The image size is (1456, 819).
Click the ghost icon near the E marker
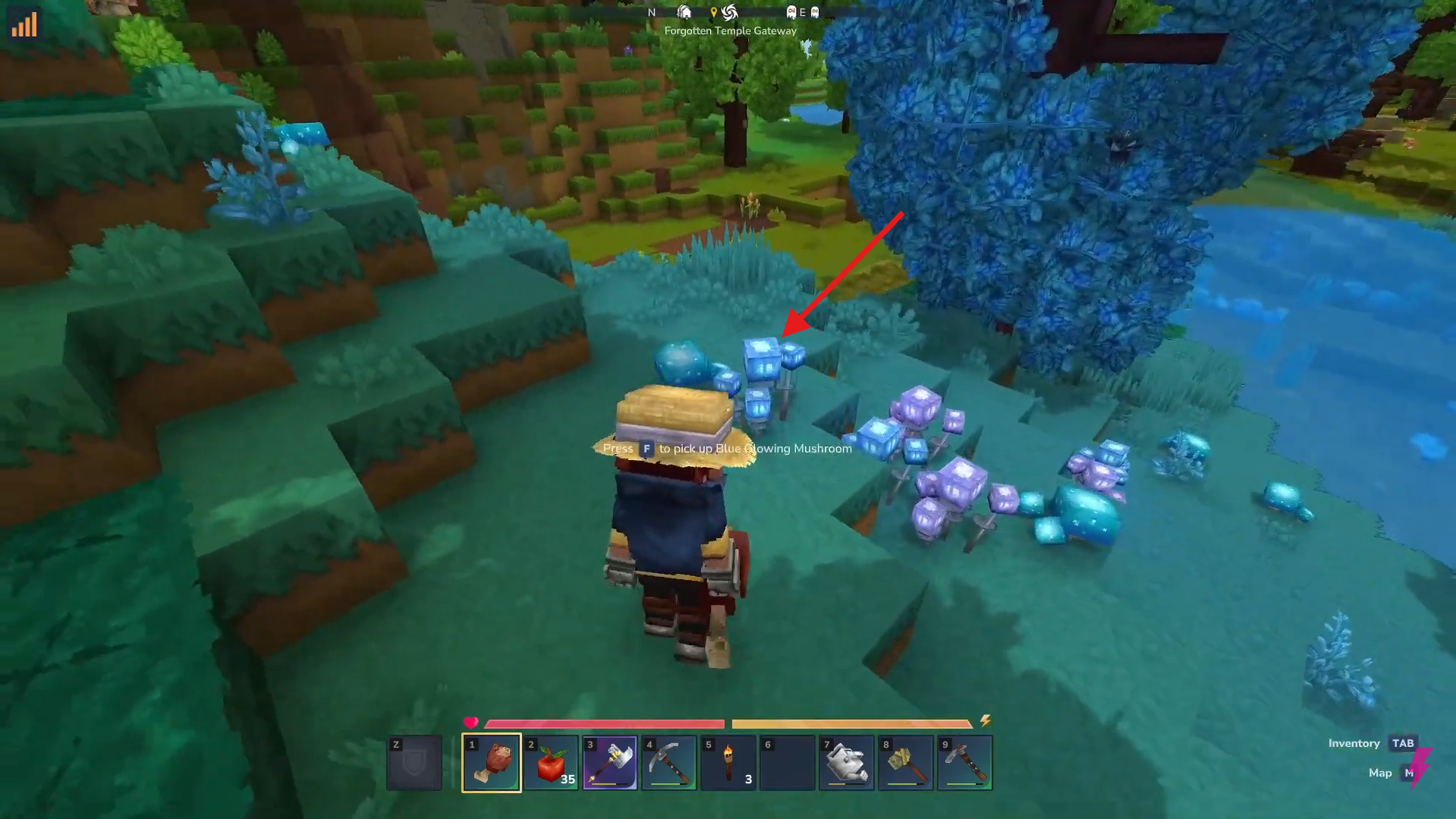pyautogui.click(x=791, y=12)
